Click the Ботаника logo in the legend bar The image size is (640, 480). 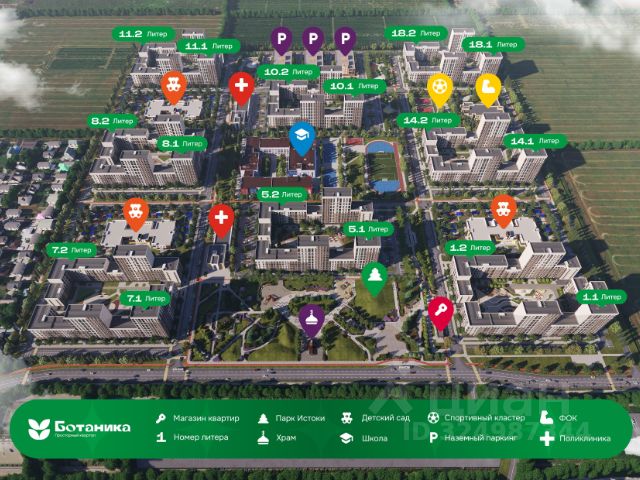point(82,427)
